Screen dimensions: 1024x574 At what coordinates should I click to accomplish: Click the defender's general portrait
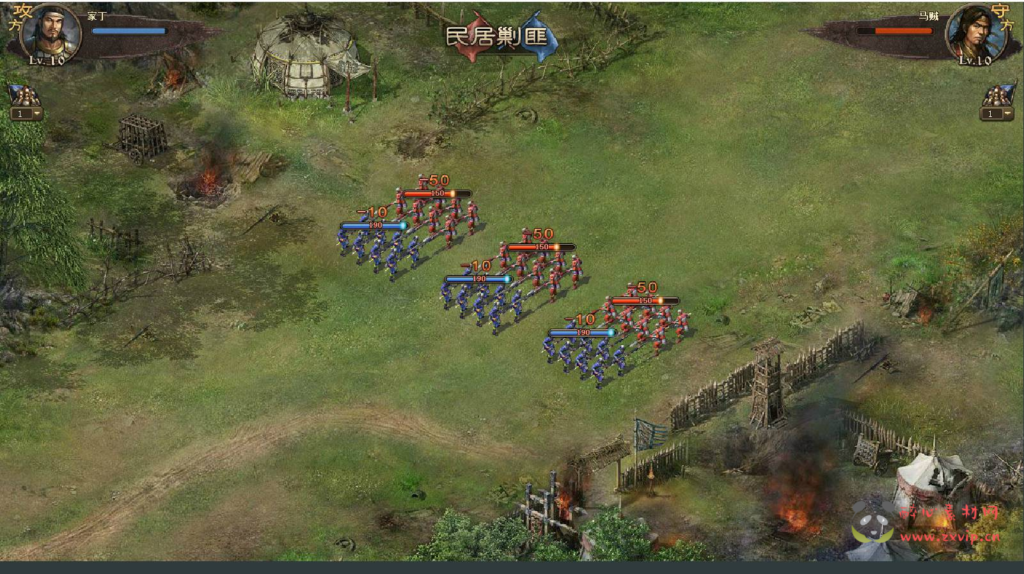(974, 33)
